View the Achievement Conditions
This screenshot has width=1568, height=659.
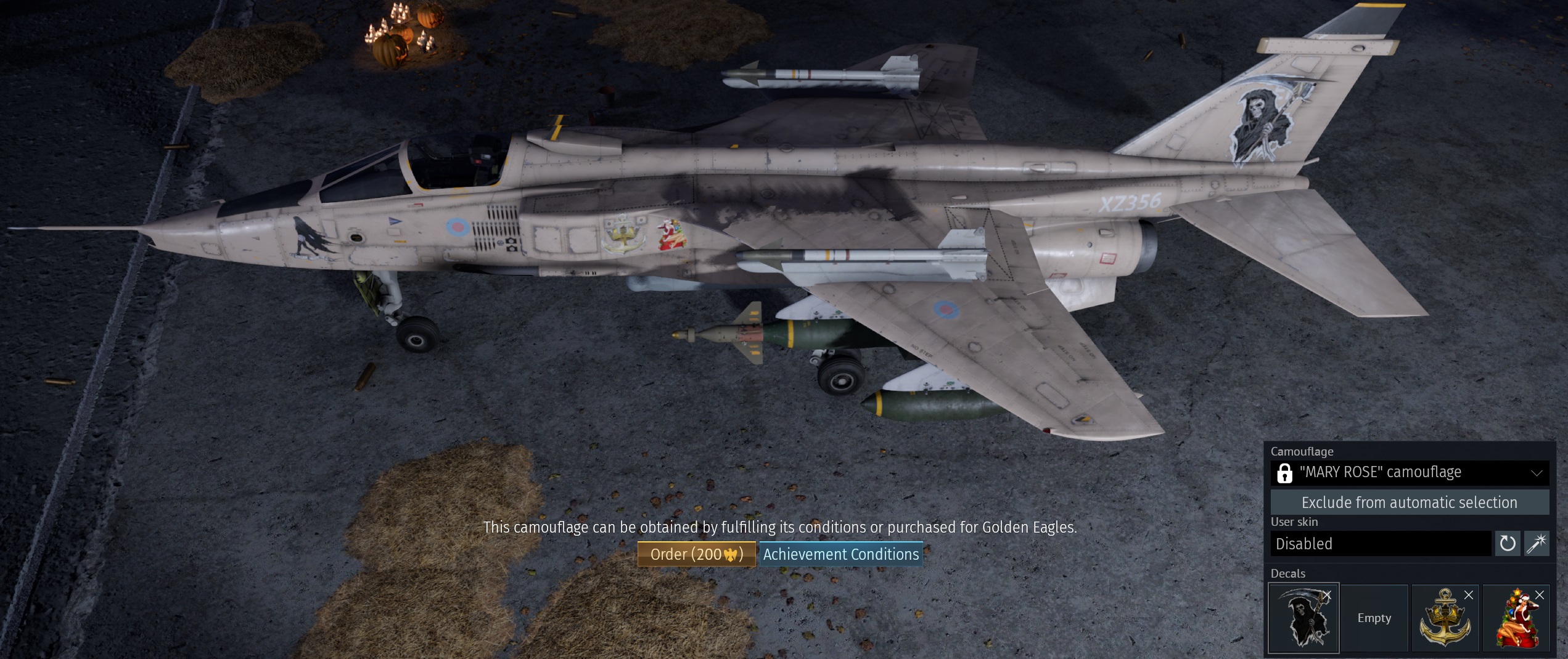point(840,554)
